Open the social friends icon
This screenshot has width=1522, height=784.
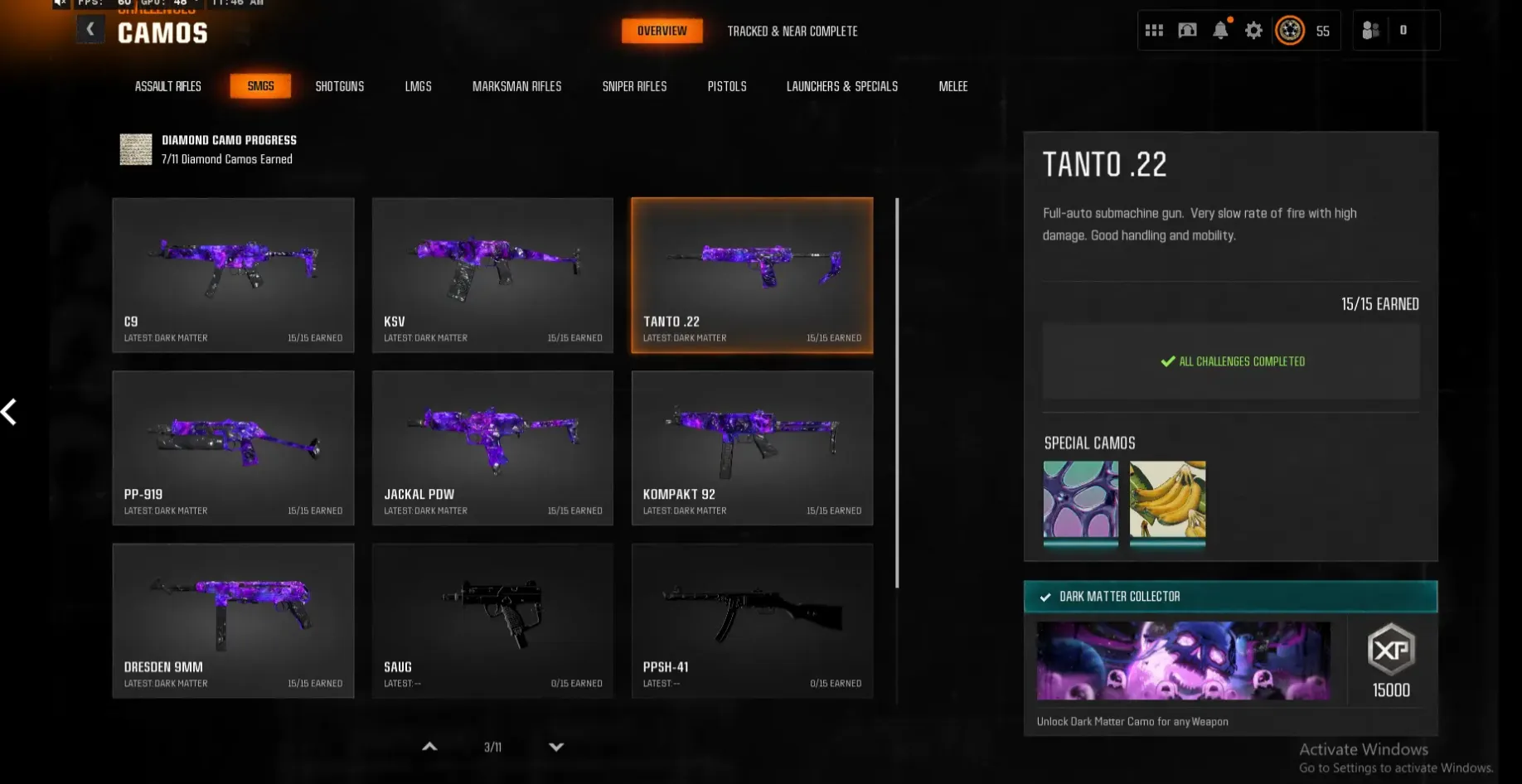click(1370, 30)
